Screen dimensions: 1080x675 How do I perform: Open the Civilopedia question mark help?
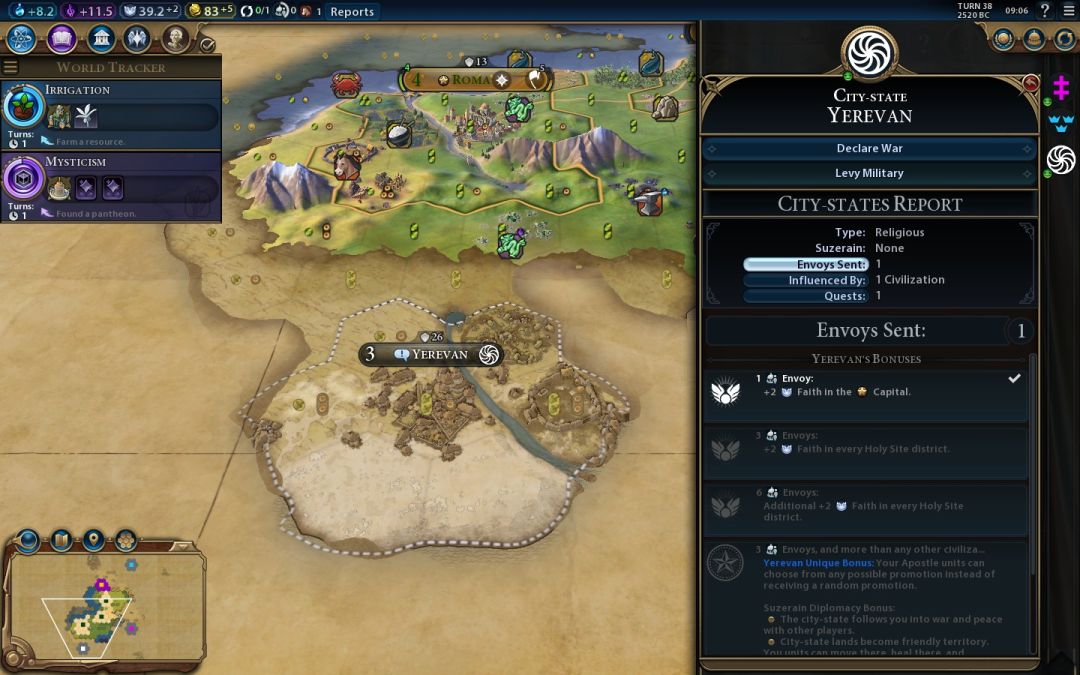(1045, 11)
